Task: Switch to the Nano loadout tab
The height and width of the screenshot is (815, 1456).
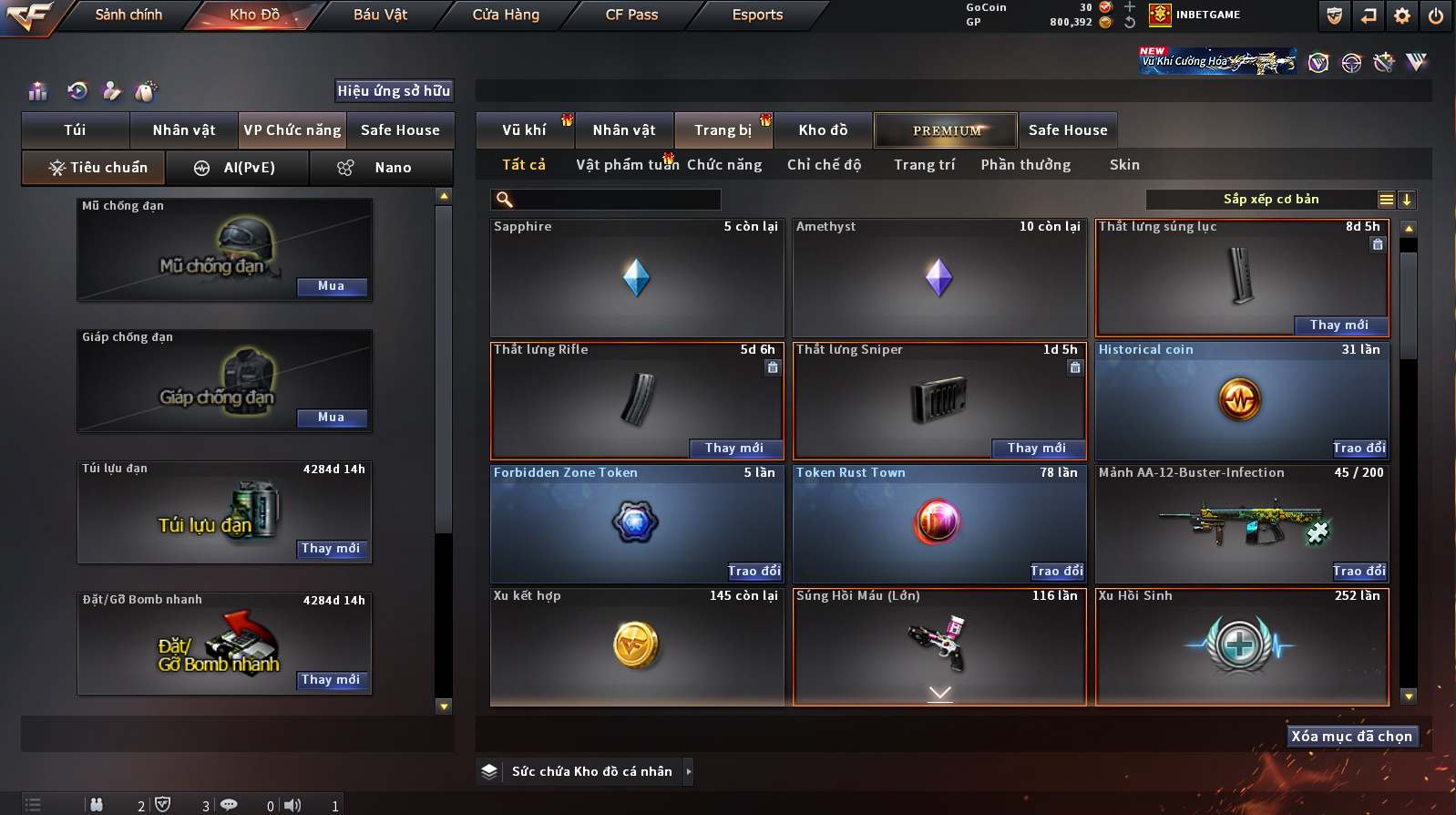Action: 392,168
